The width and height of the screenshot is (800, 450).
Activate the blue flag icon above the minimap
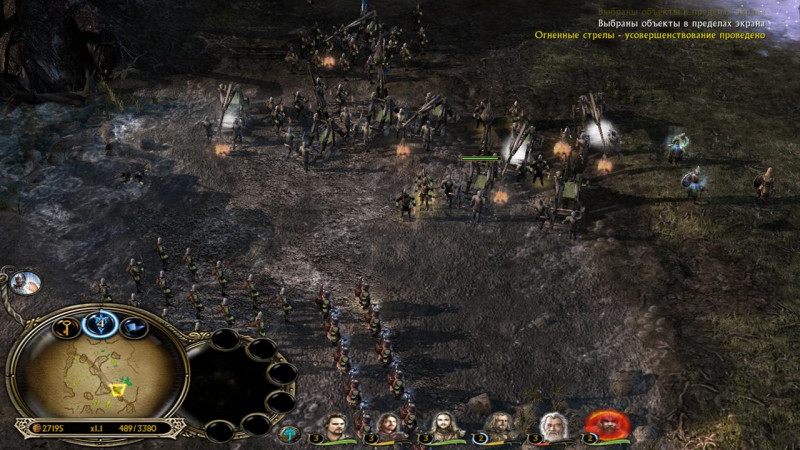tap(131, 326)
